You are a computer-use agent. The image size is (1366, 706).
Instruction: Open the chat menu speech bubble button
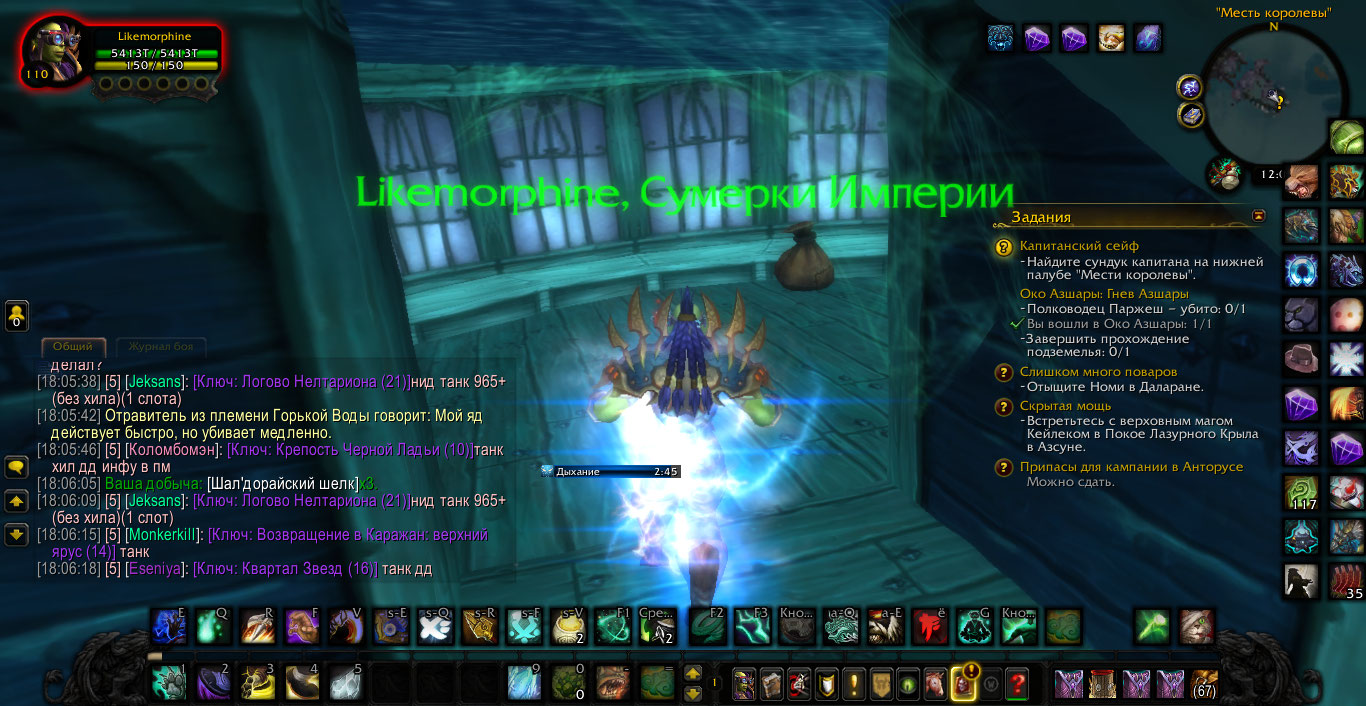16,467
